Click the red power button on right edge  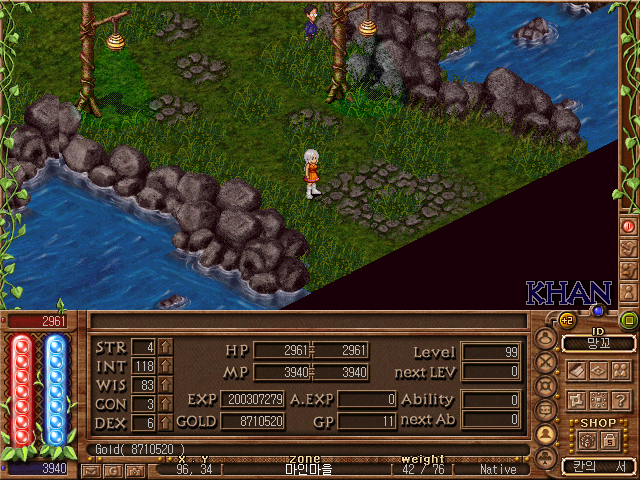[629, 226]
